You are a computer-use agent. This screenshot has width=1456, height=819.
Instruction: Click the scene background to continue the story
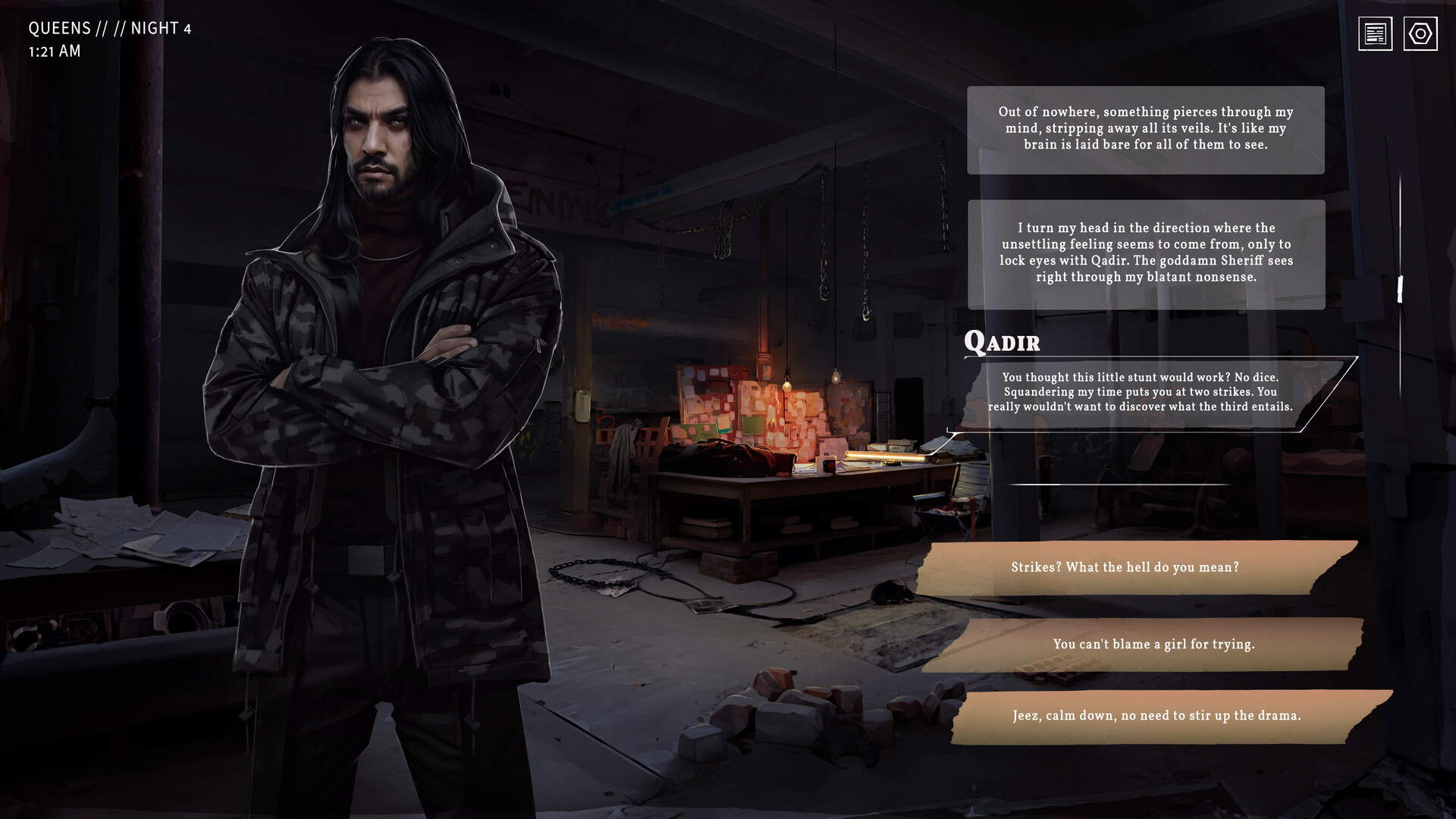(x=720, y=493)
